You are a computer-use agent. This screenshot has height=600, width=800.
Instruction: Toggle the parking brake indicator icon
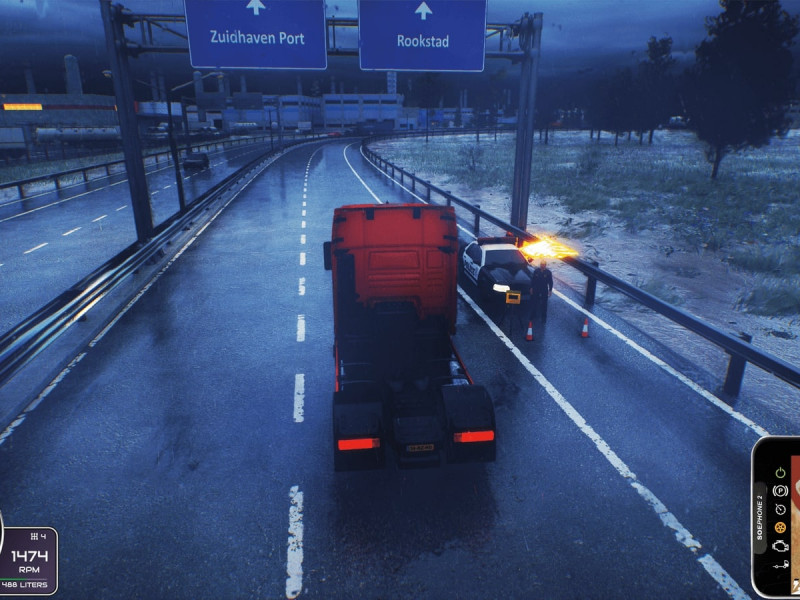pos(781,490)
